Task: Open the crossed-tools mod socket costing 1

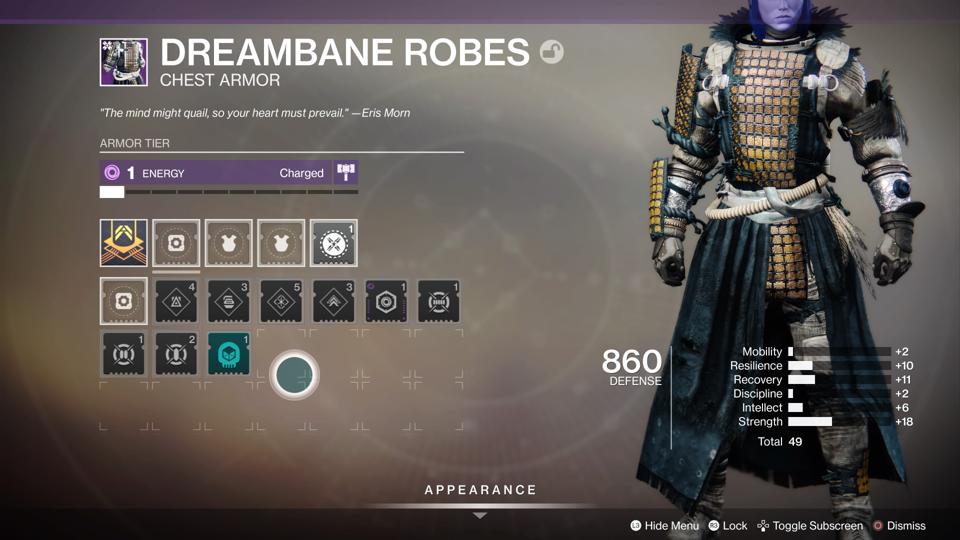Action: click(x=333, y=243)
